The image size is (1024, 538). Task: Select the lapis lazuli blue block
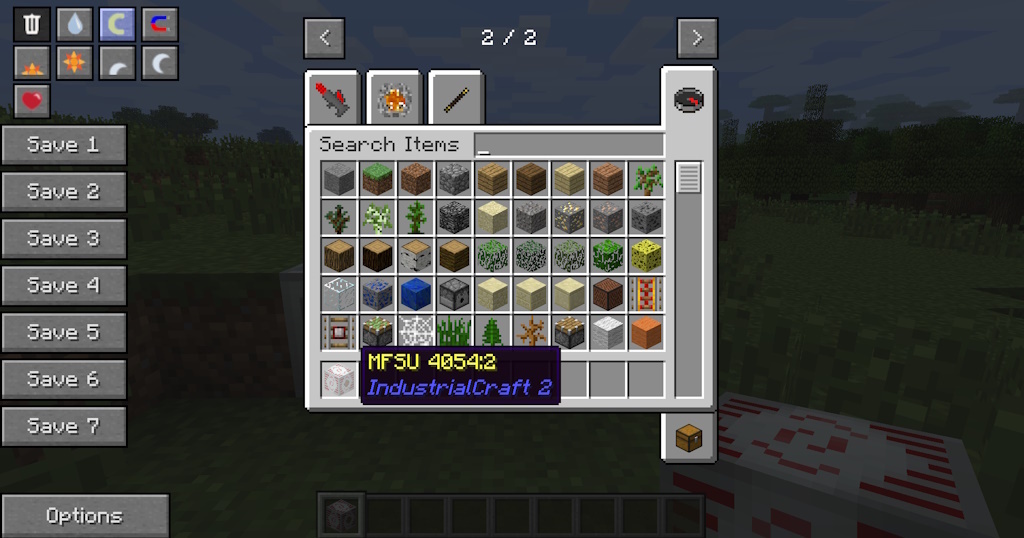(415, 293)
